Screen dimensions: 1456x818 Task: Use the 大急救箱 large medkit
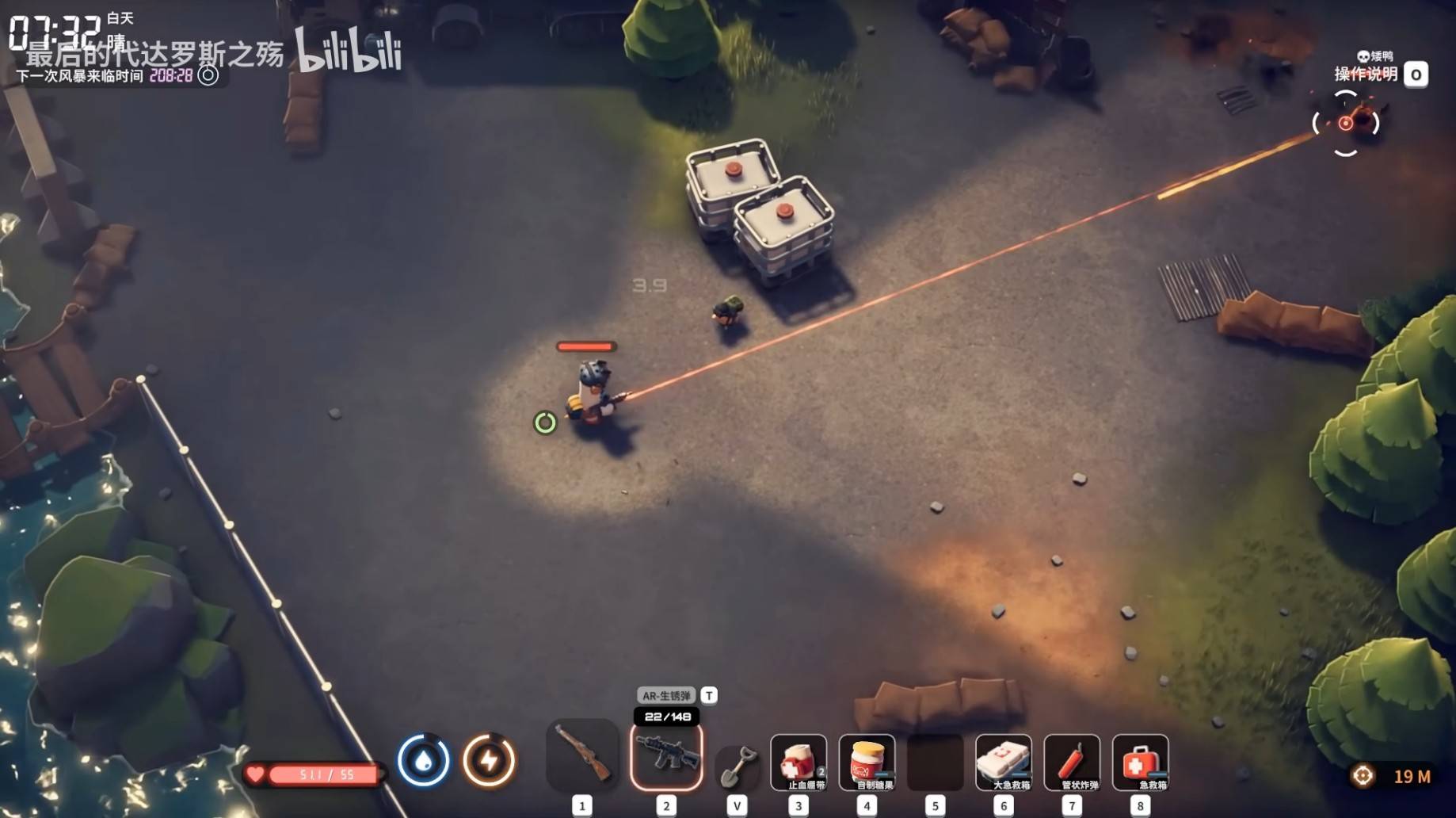pos(1003,762)
